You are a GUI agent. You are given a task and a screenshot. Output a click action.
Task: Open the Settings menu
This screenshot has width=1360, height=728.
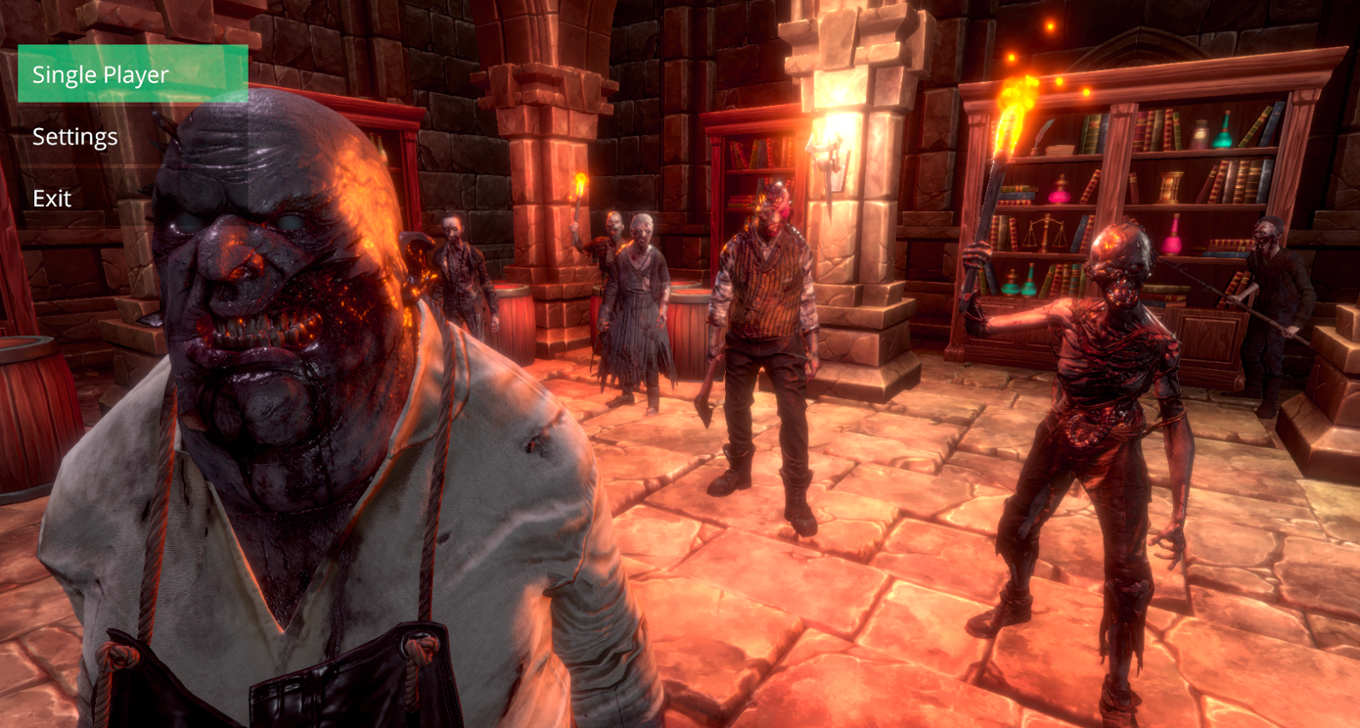(x=73, y=136)
